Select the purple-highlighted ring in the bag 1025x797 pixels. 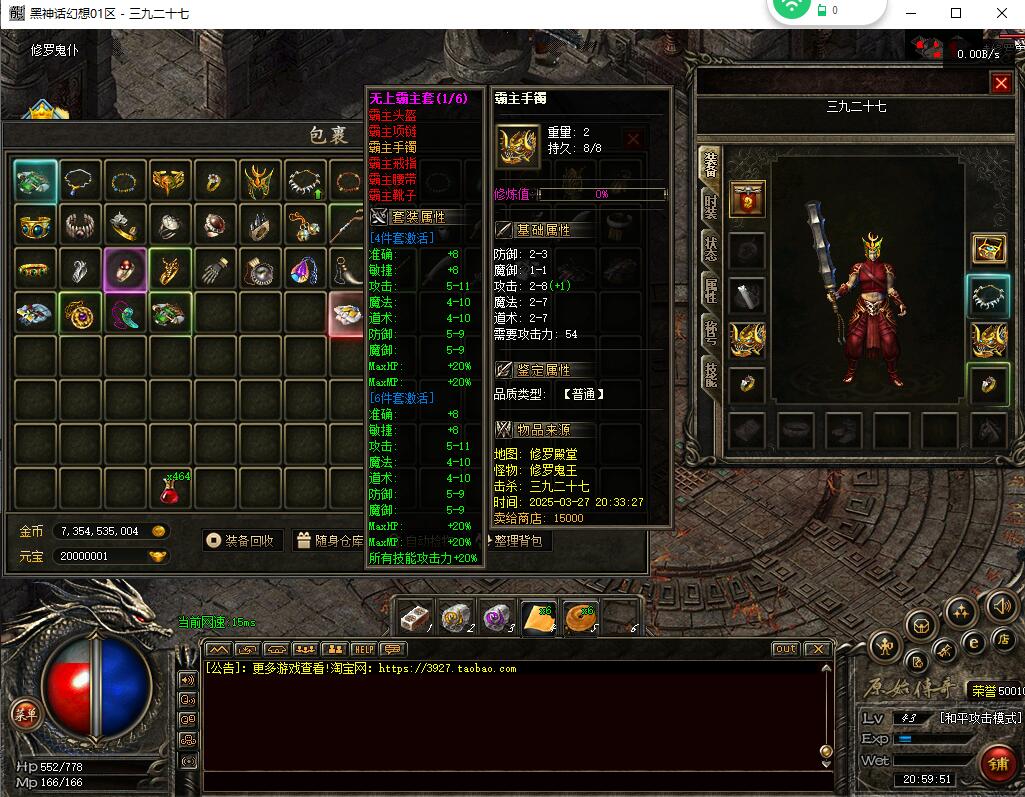(x=125, y=270)
